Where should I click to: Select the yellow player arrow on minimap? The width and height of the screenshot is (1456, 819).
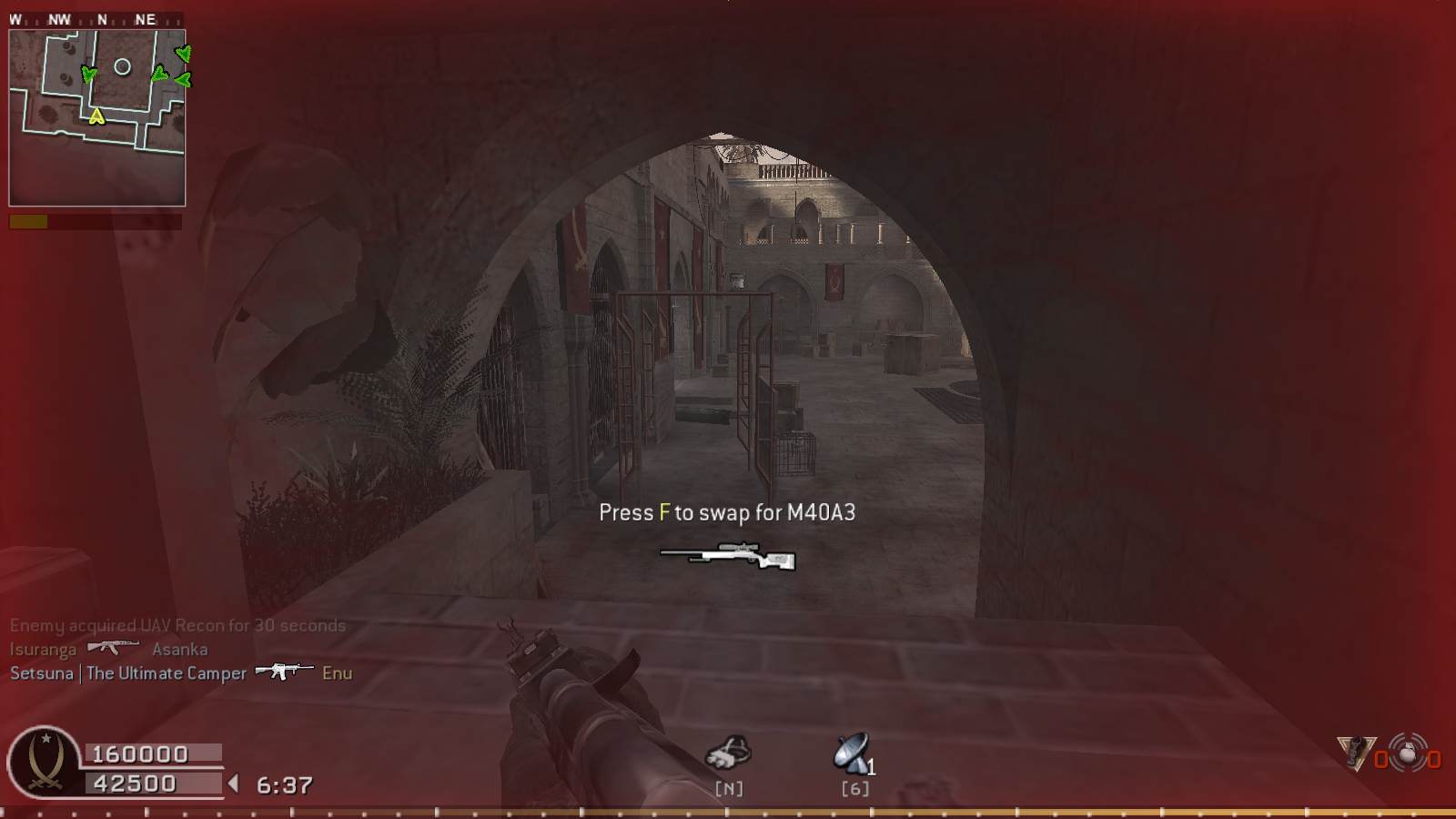pos(96,116)
